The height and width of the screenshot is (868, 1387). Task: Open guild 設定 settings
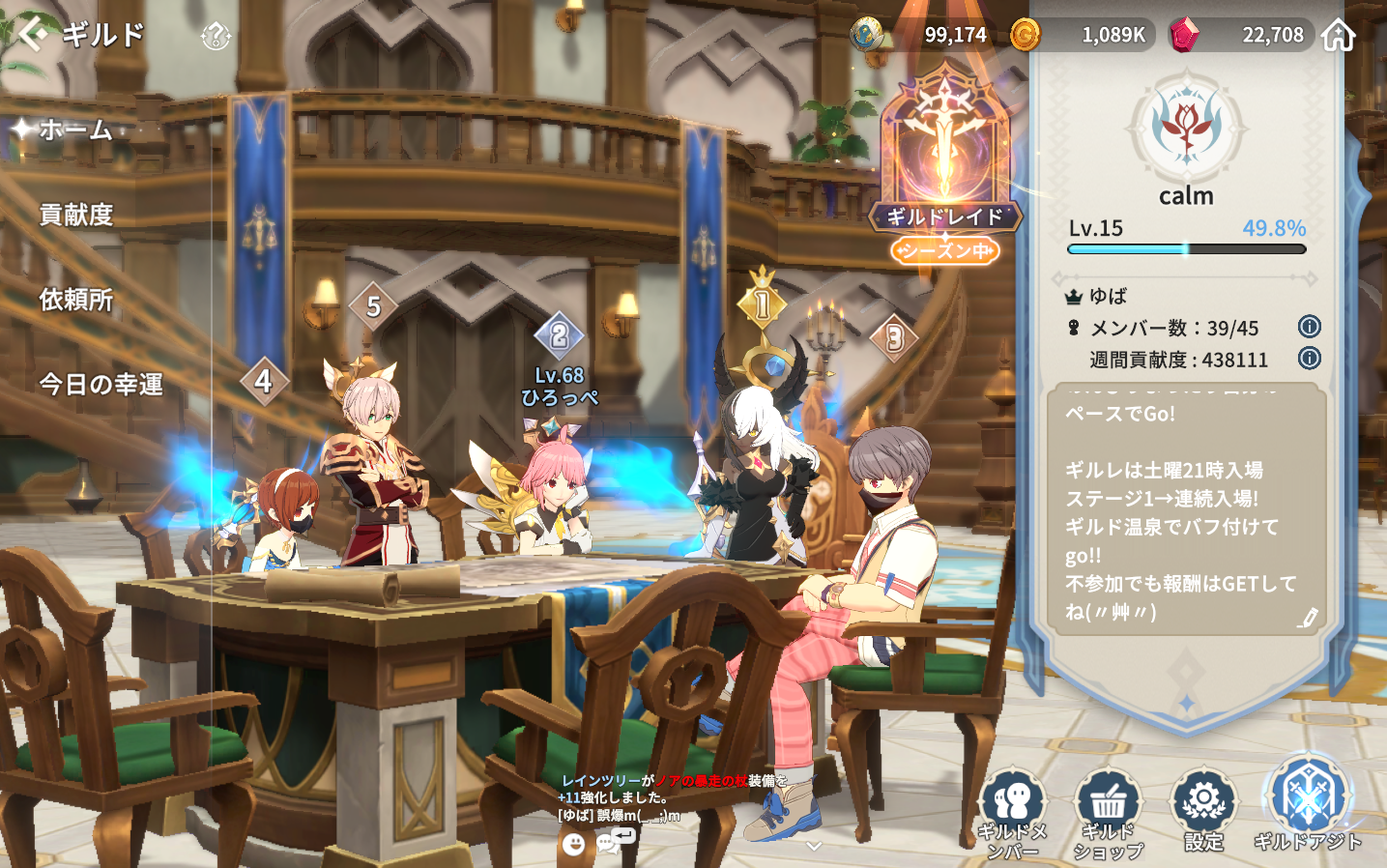pyautogui.click(x=1203, y=810)
